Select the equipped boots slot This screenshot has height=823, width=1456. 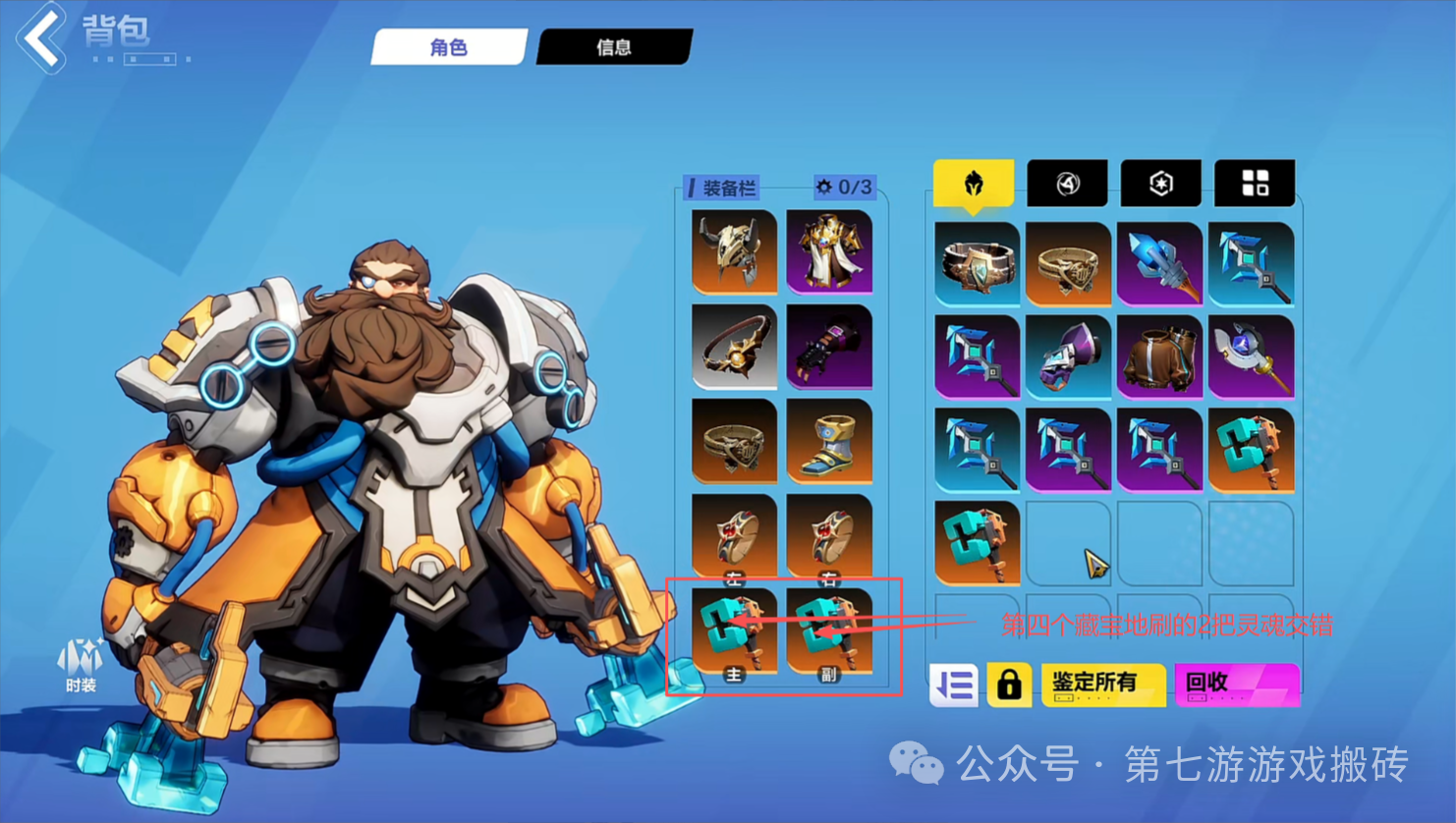click(x=829, y=441)
